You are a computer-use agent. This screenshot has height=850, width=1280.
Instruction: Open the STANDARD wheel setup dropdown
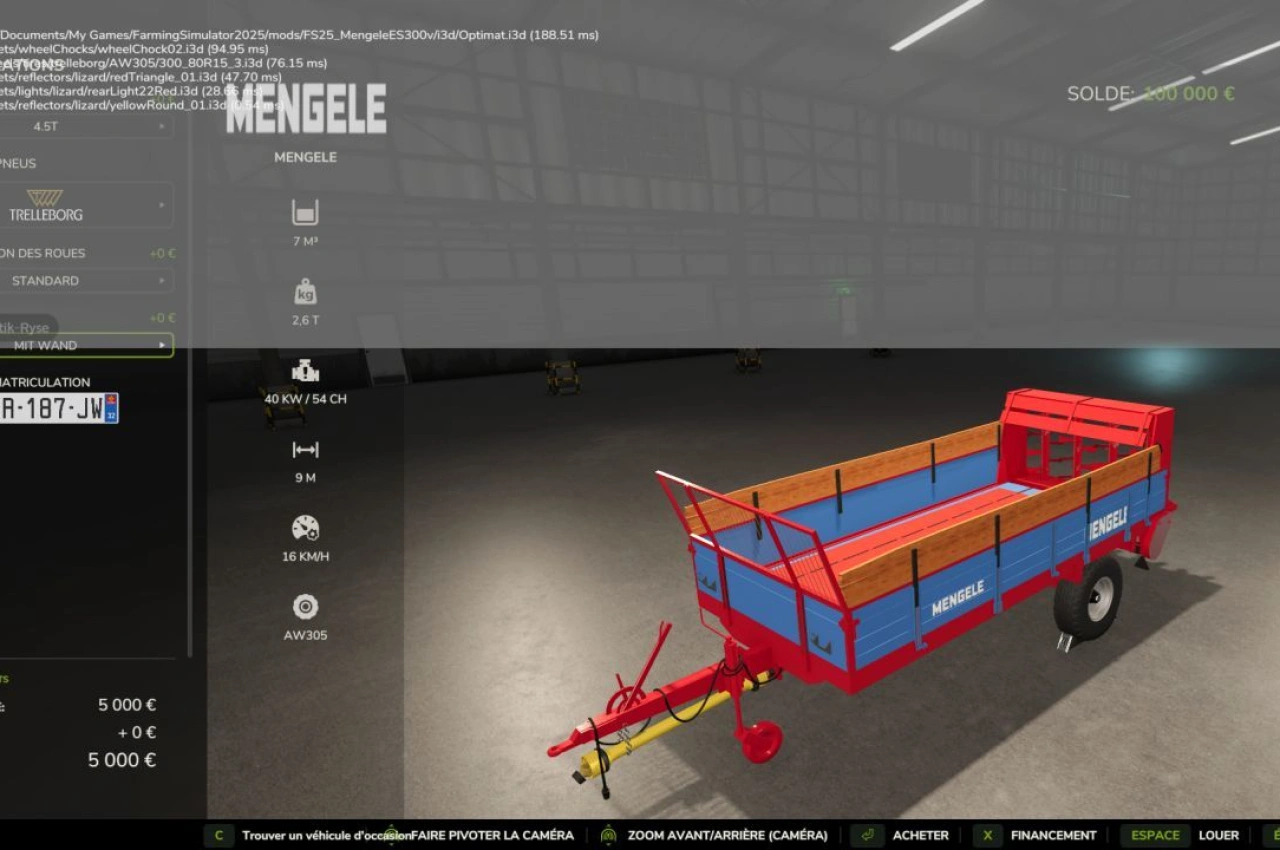point(87,281)
